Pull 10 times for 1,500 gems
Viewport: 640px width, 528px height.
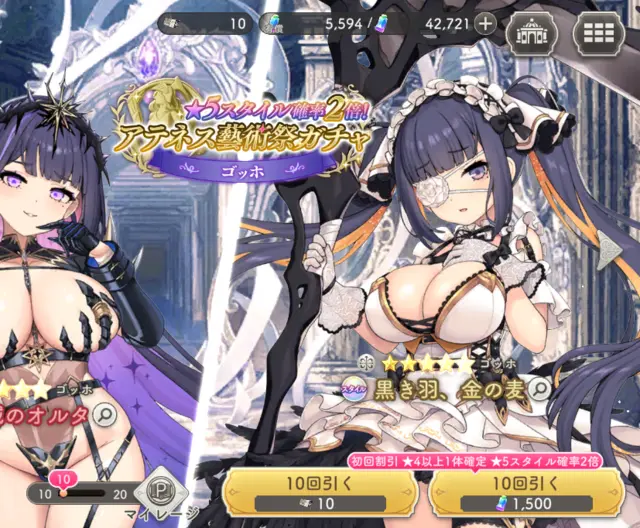[530, 493]
